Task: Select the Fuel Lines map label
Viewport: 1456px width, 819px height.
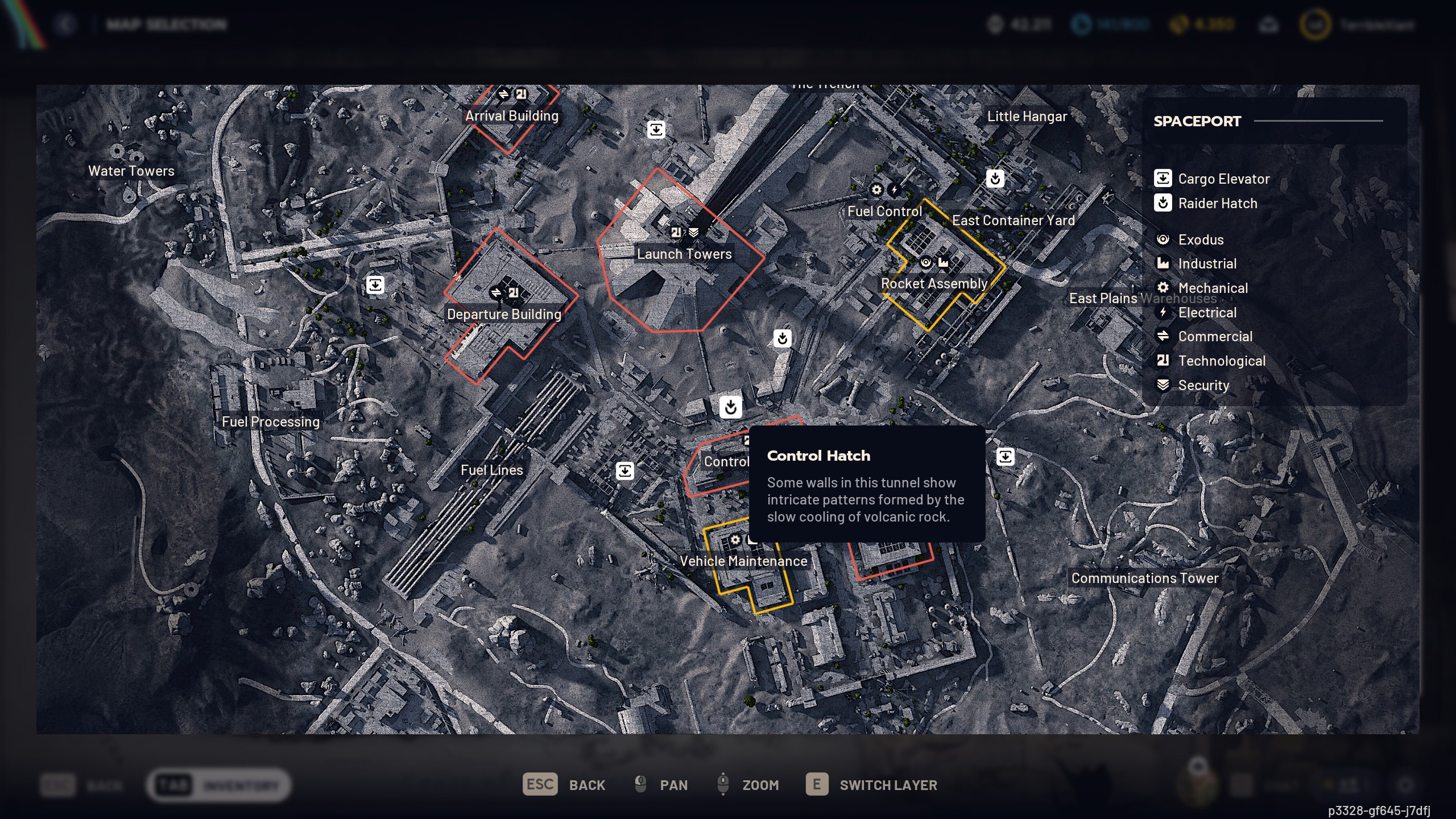Action: click(x=492, y=470)
